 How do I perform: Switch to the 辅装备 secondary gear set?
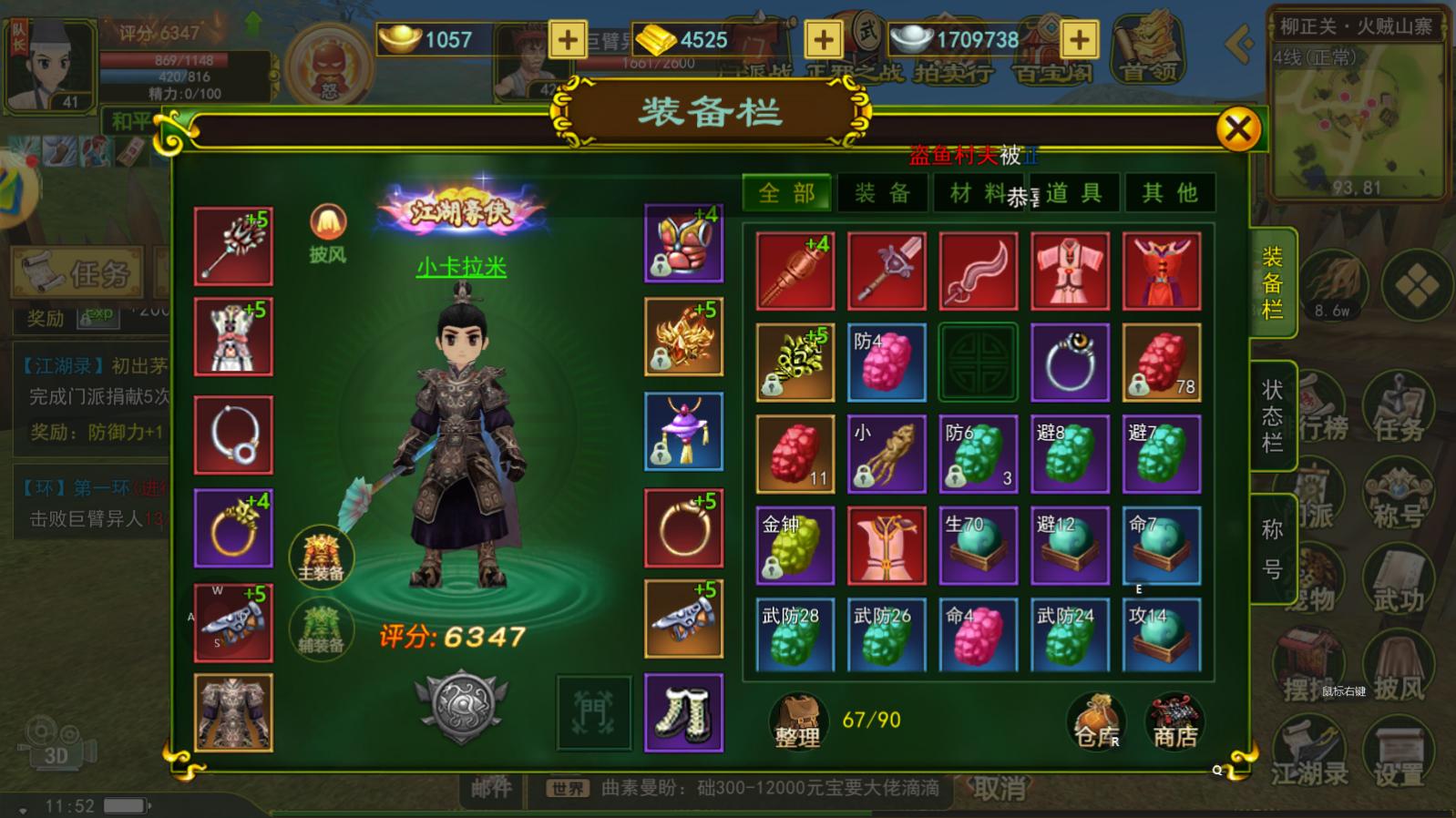pos(321,629)
